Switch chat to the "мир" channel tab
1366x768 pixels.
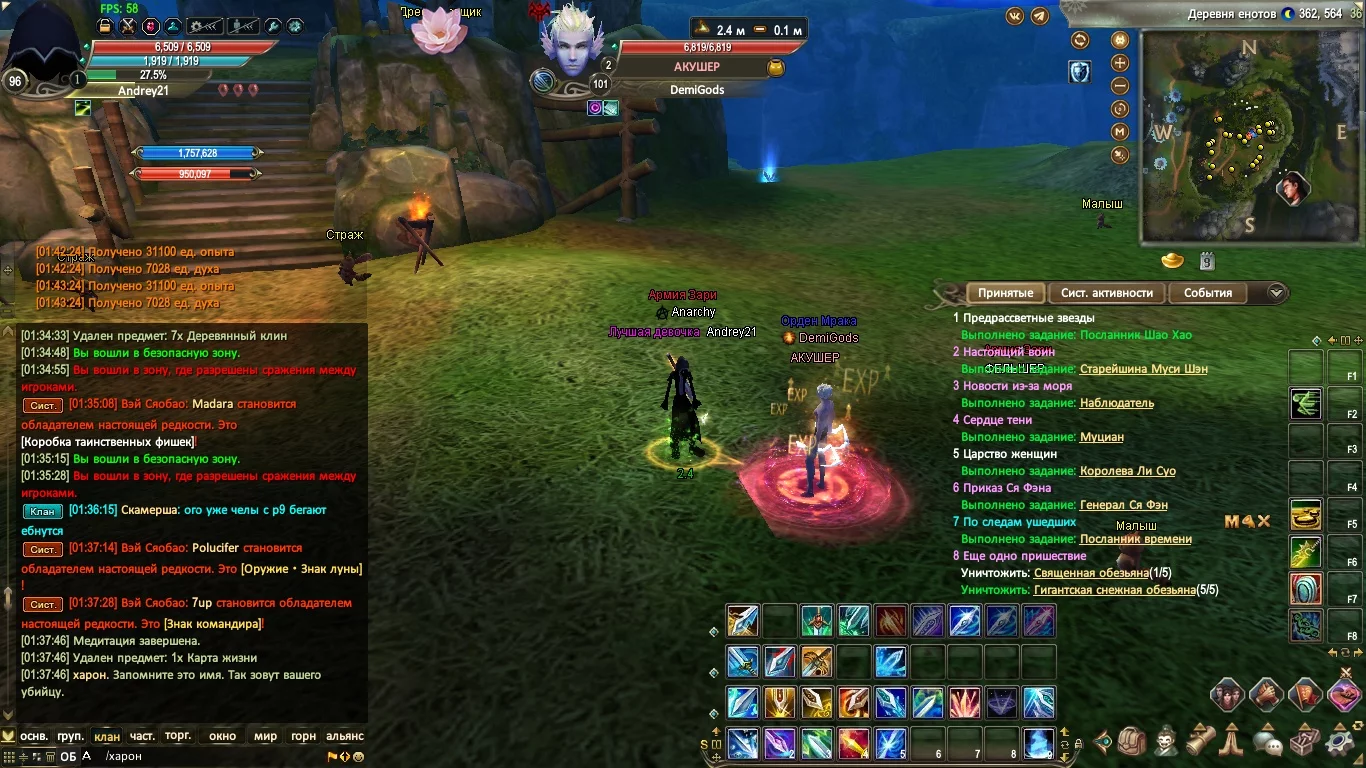point(265,736)
